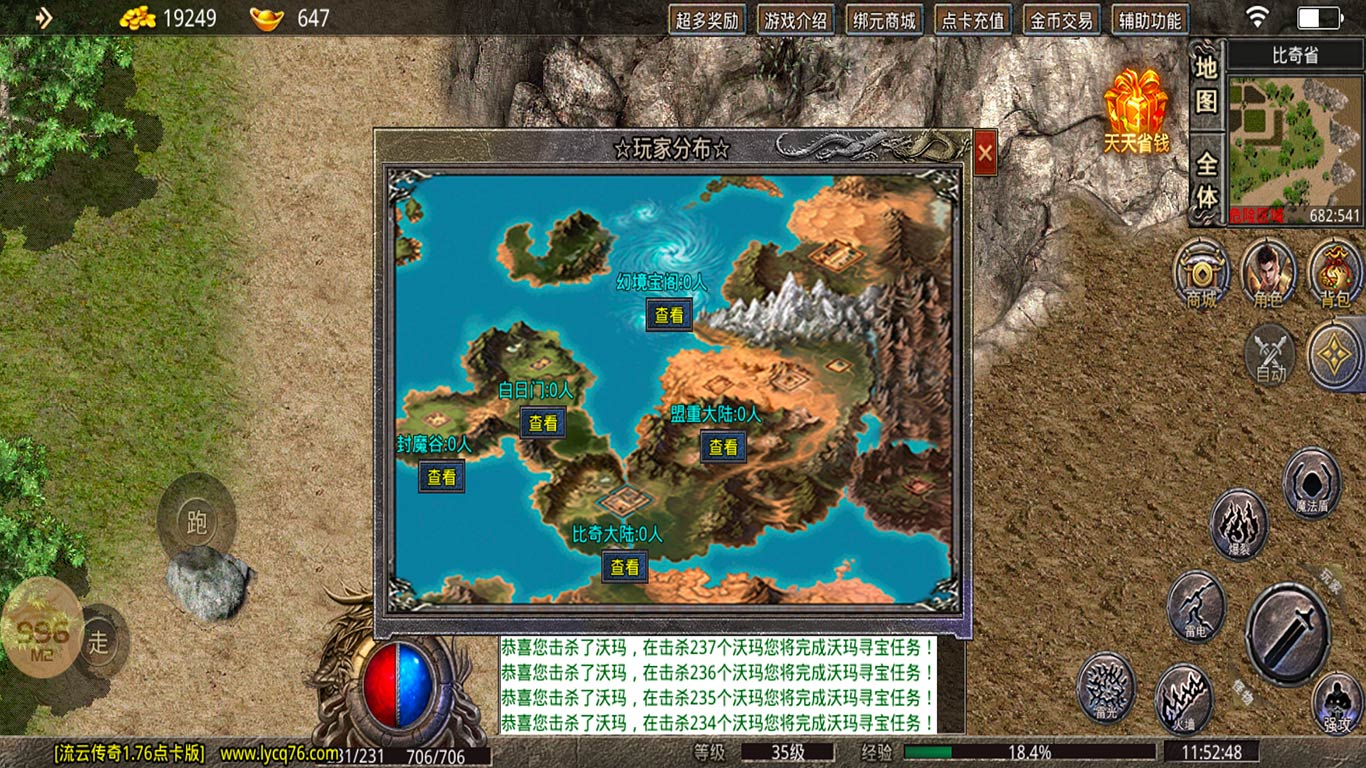Claim the 天天省钱 gift box

[x=1136, y=111]
